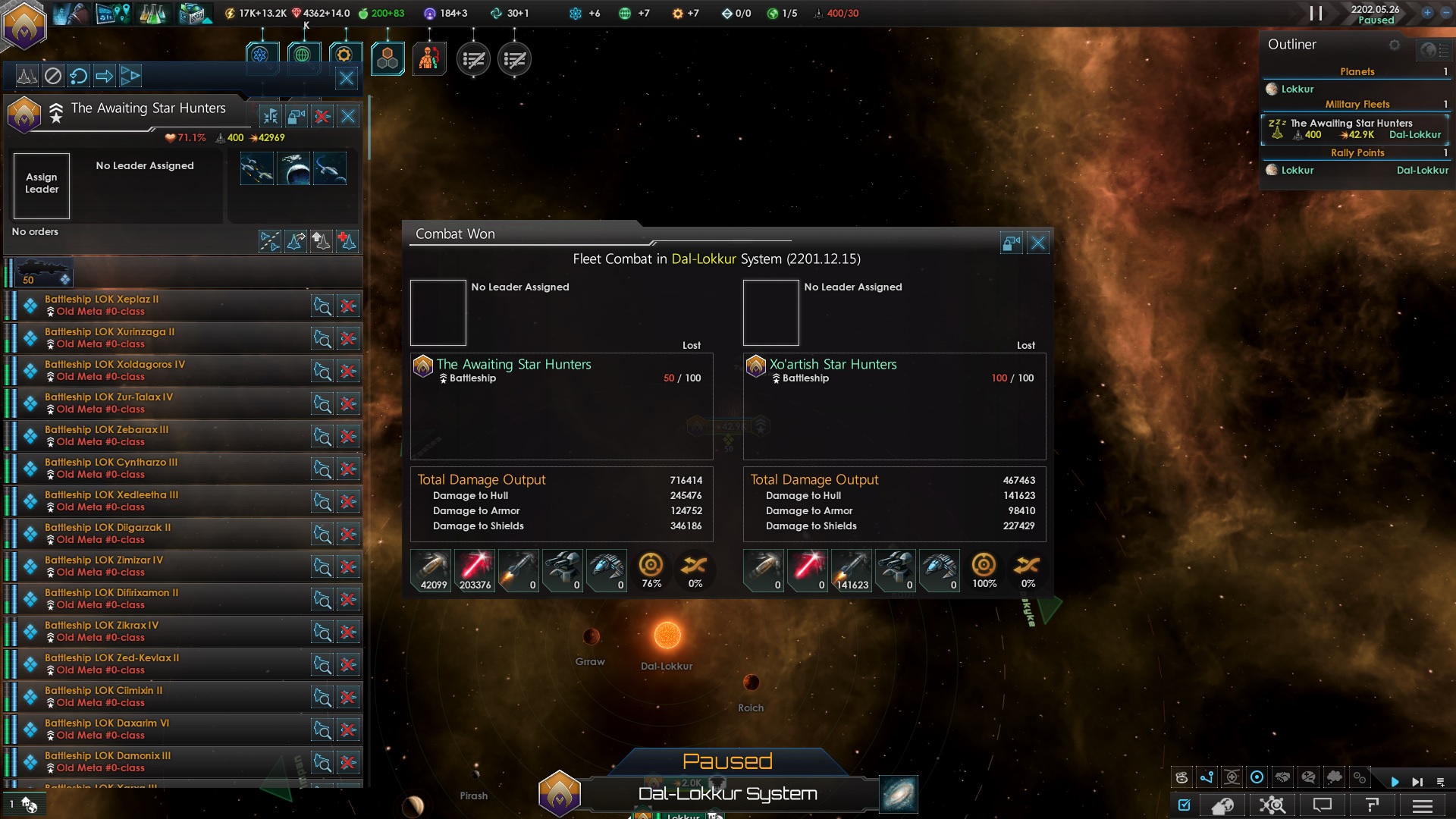Open the empire emblem government menu
Image resolution: width=1456 pixels, height=819 pixels.
(x=24, y=26)
